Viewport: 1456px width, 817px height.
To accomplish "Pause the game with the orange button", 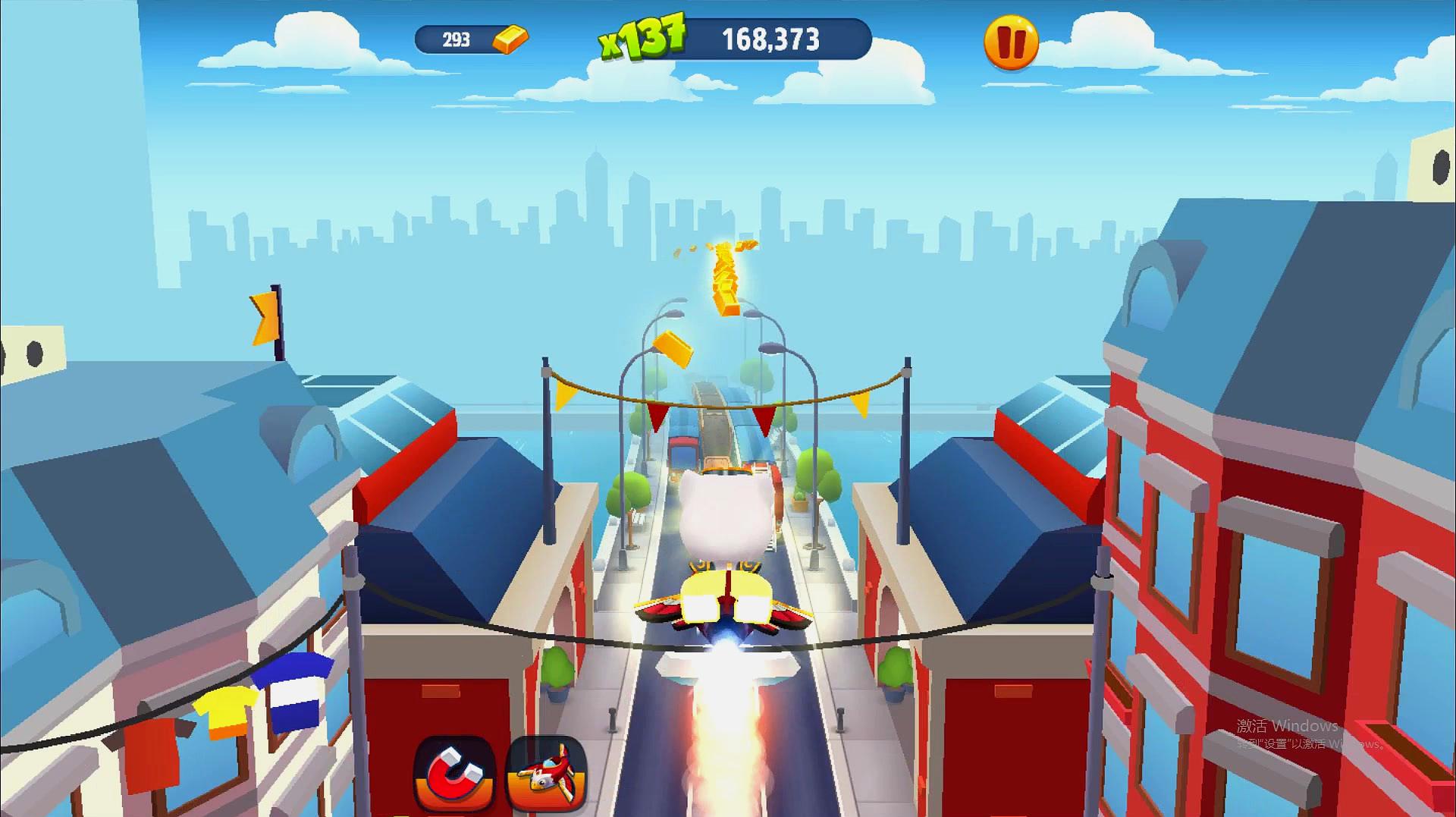I will (1011, 42).
